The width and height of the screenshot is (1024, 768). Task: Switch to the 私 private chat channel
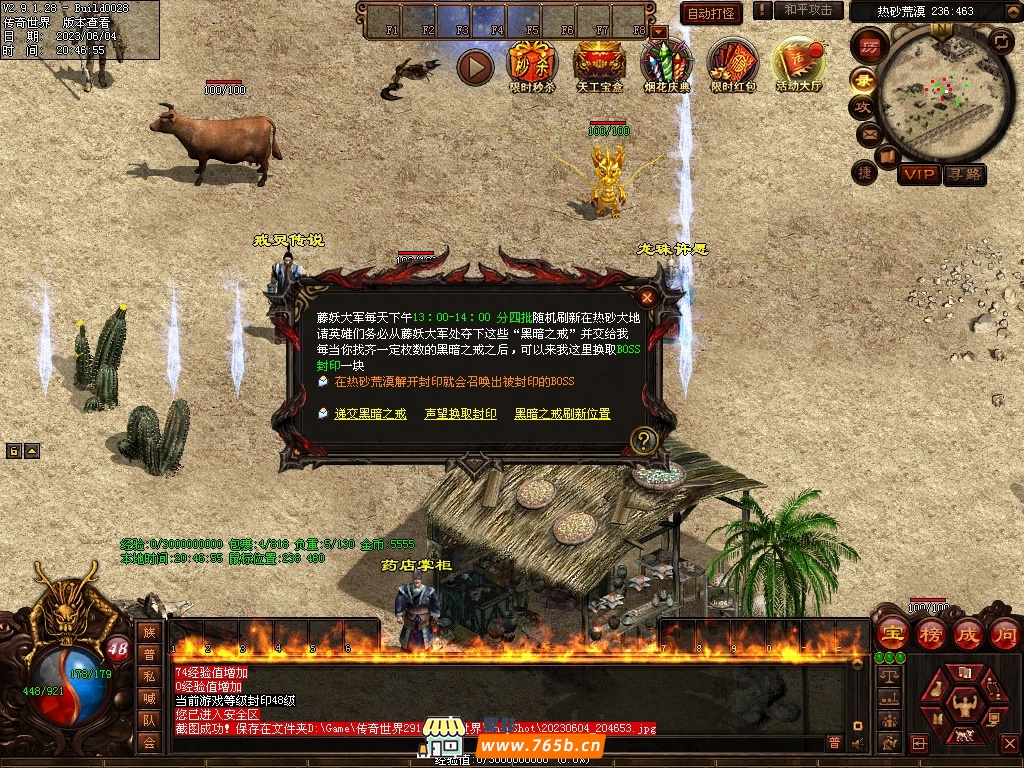[x=149, y=677]
